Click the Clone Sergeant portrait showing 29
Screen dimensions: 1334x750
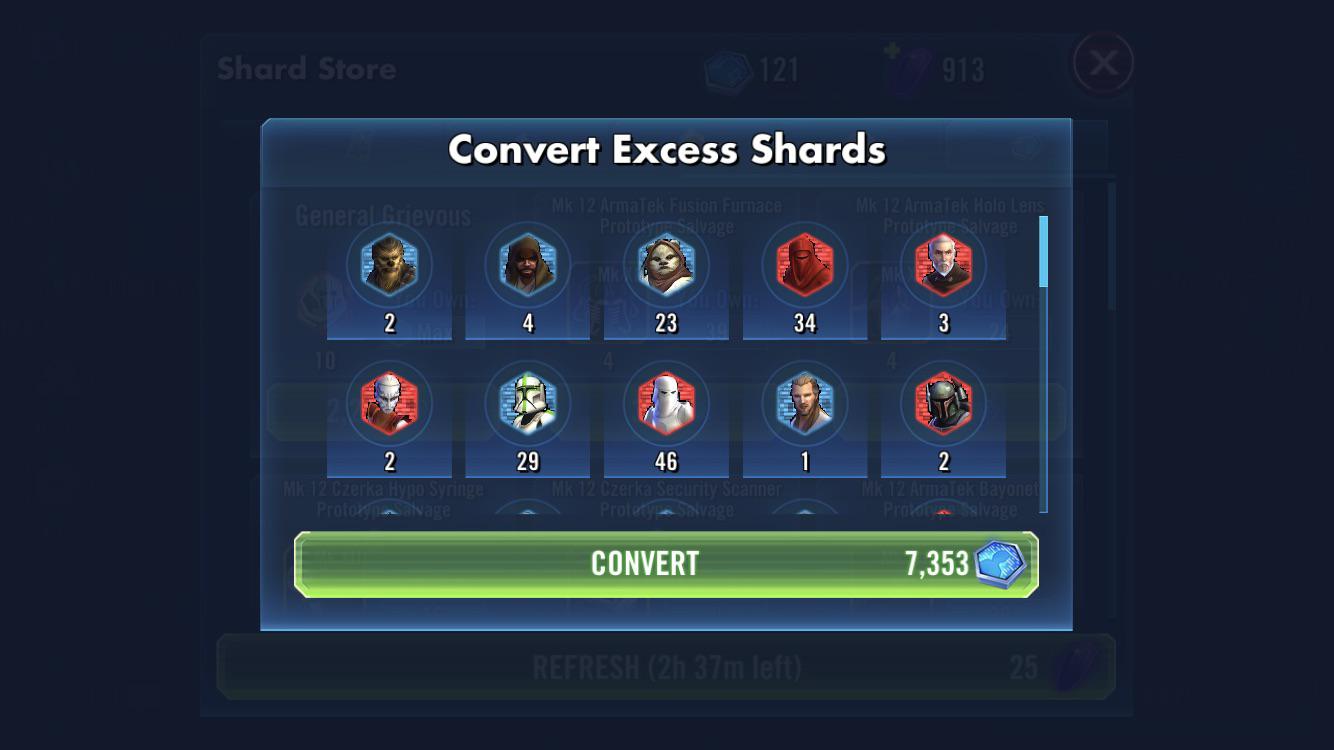(x=527, y=405)
